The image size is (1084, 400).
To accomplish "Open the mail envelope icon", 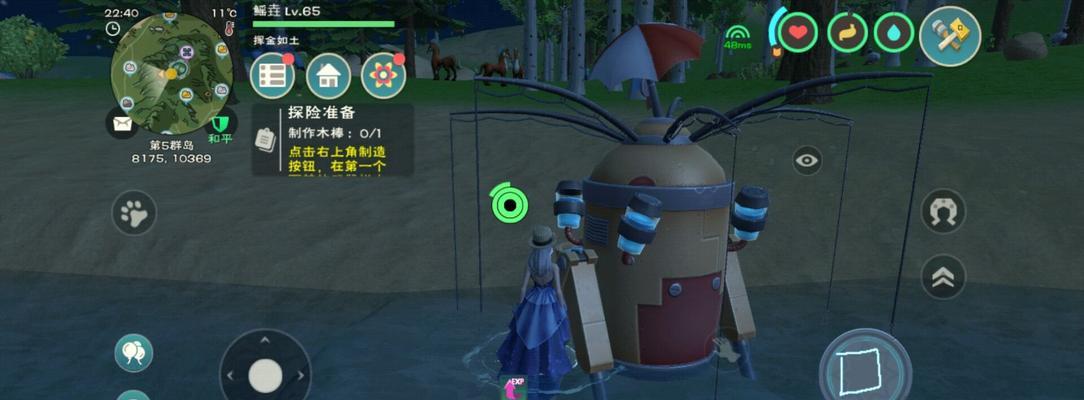I will tap(122, 123).
